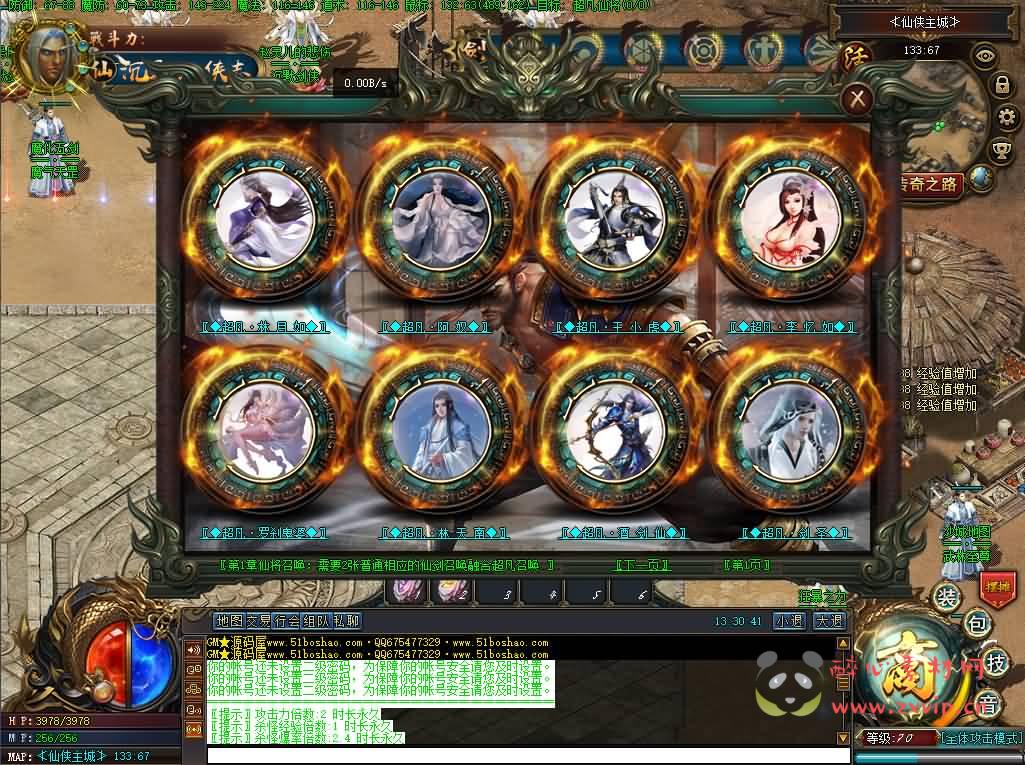Click the padlock lock icon
This screenshot has width=1025, height=765.
1001,86
